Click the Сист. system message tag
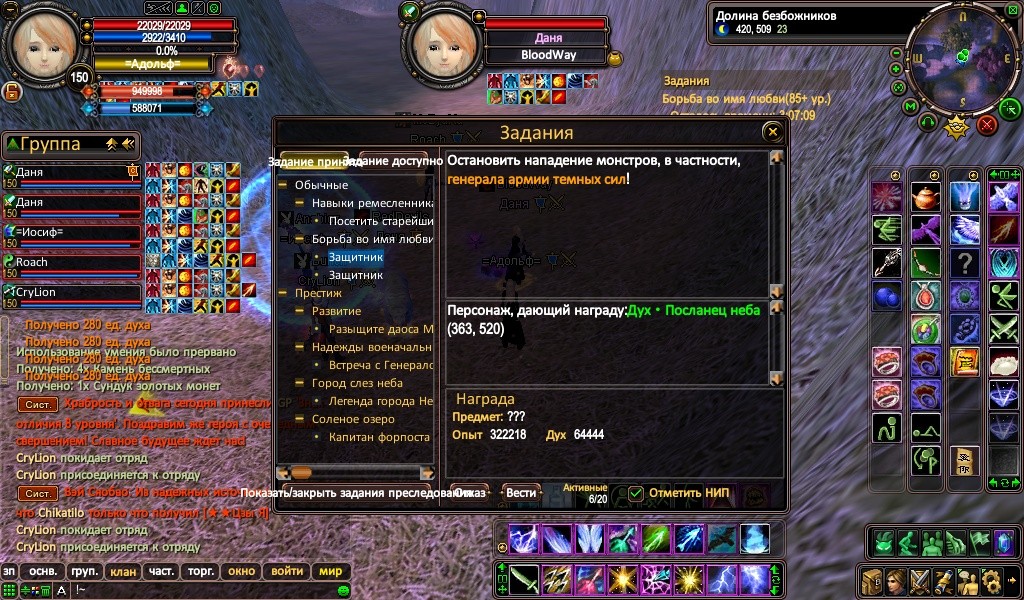This screenshot has width=1024, height=600. point(38,404)
